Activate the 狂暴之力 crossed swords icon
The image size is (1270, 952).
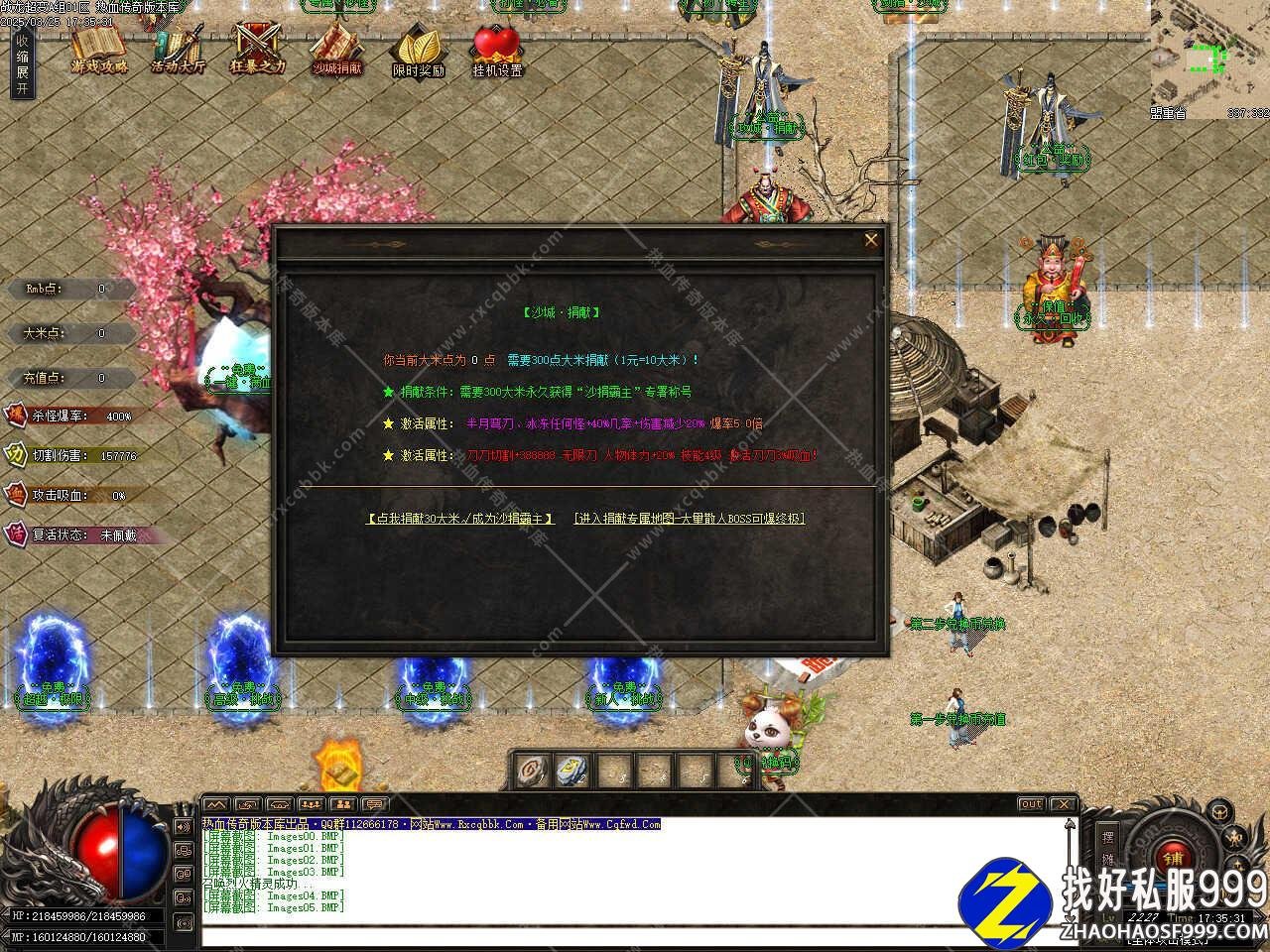click(x=257, y=50)
